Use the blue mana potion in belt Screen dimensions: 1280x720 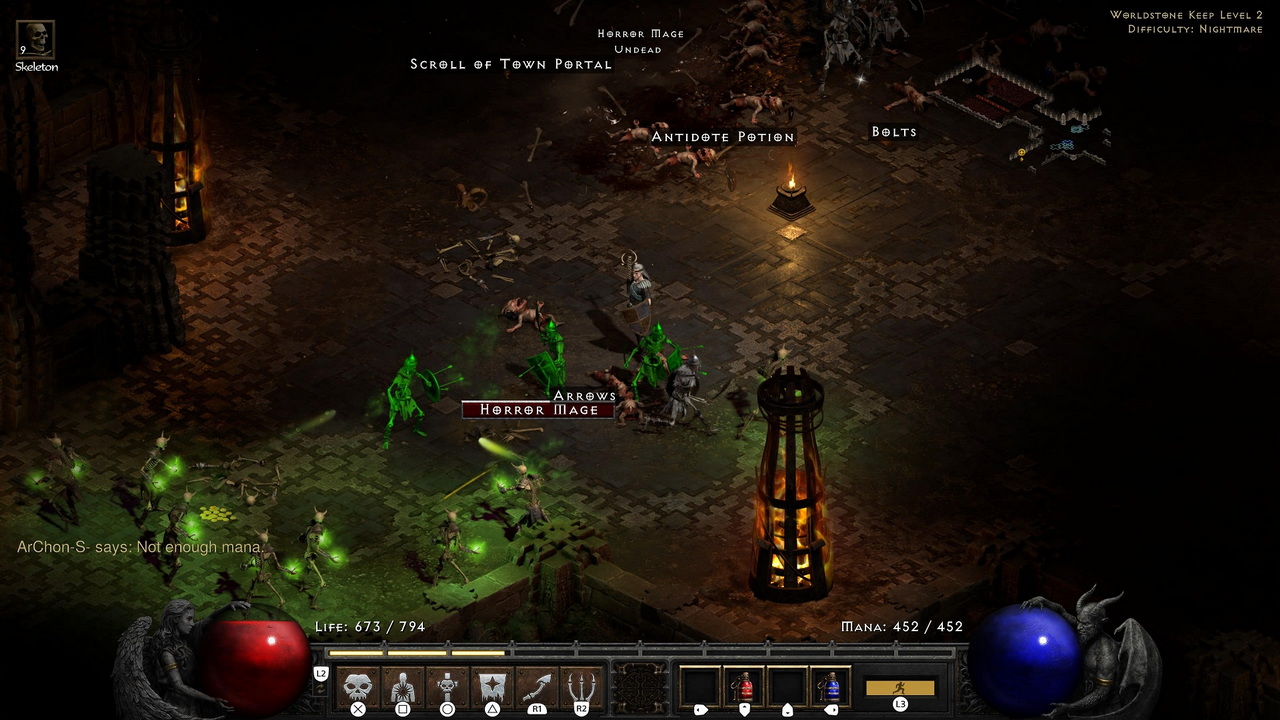(x=831, y=686)
